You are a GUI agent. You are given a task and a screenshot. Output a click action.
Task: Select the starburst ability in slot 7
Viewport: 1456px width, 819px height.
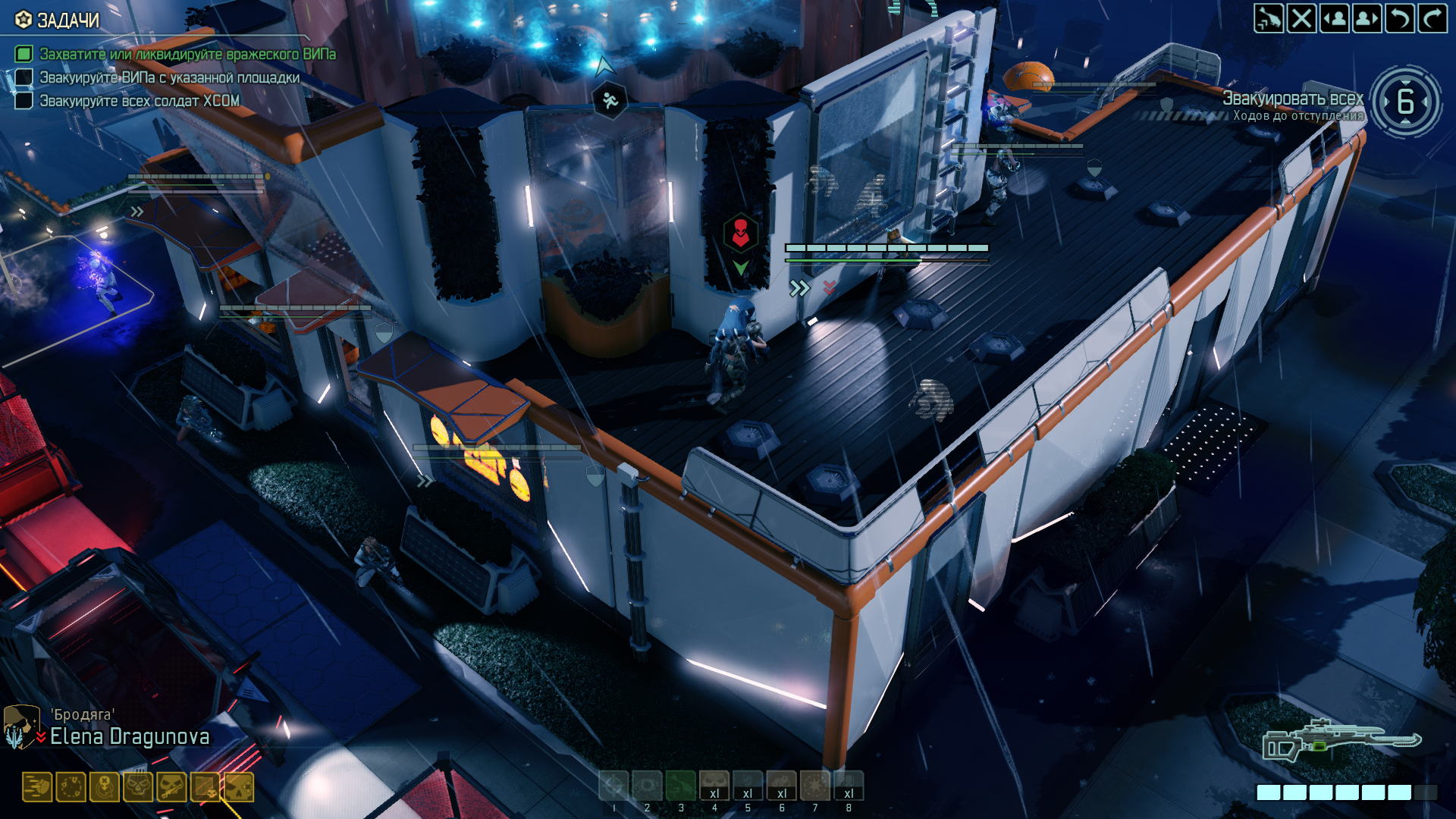click(x=815, y=786)
